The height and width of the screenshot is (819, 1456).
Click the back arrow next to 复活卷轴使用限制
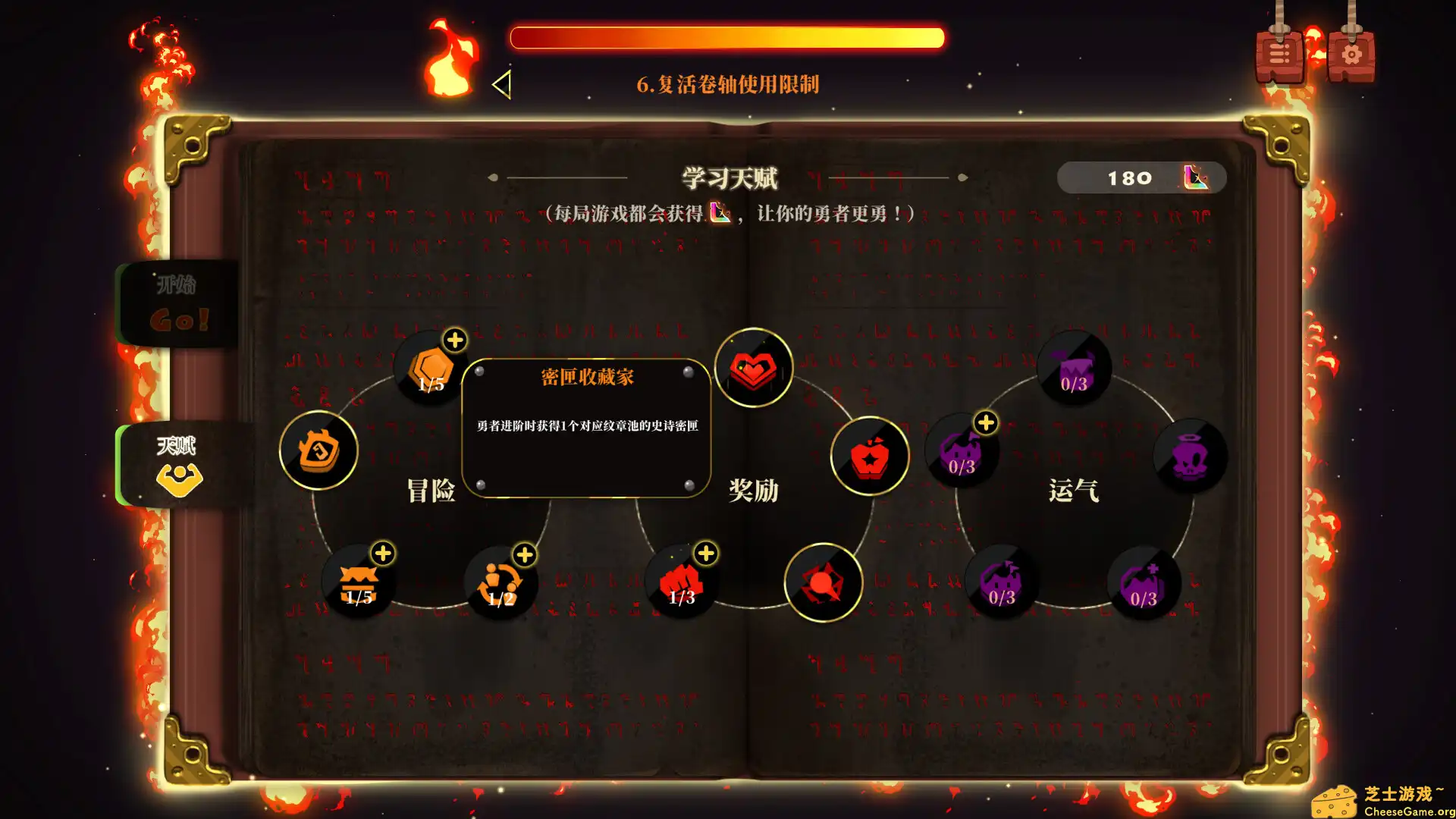(501, 85)
